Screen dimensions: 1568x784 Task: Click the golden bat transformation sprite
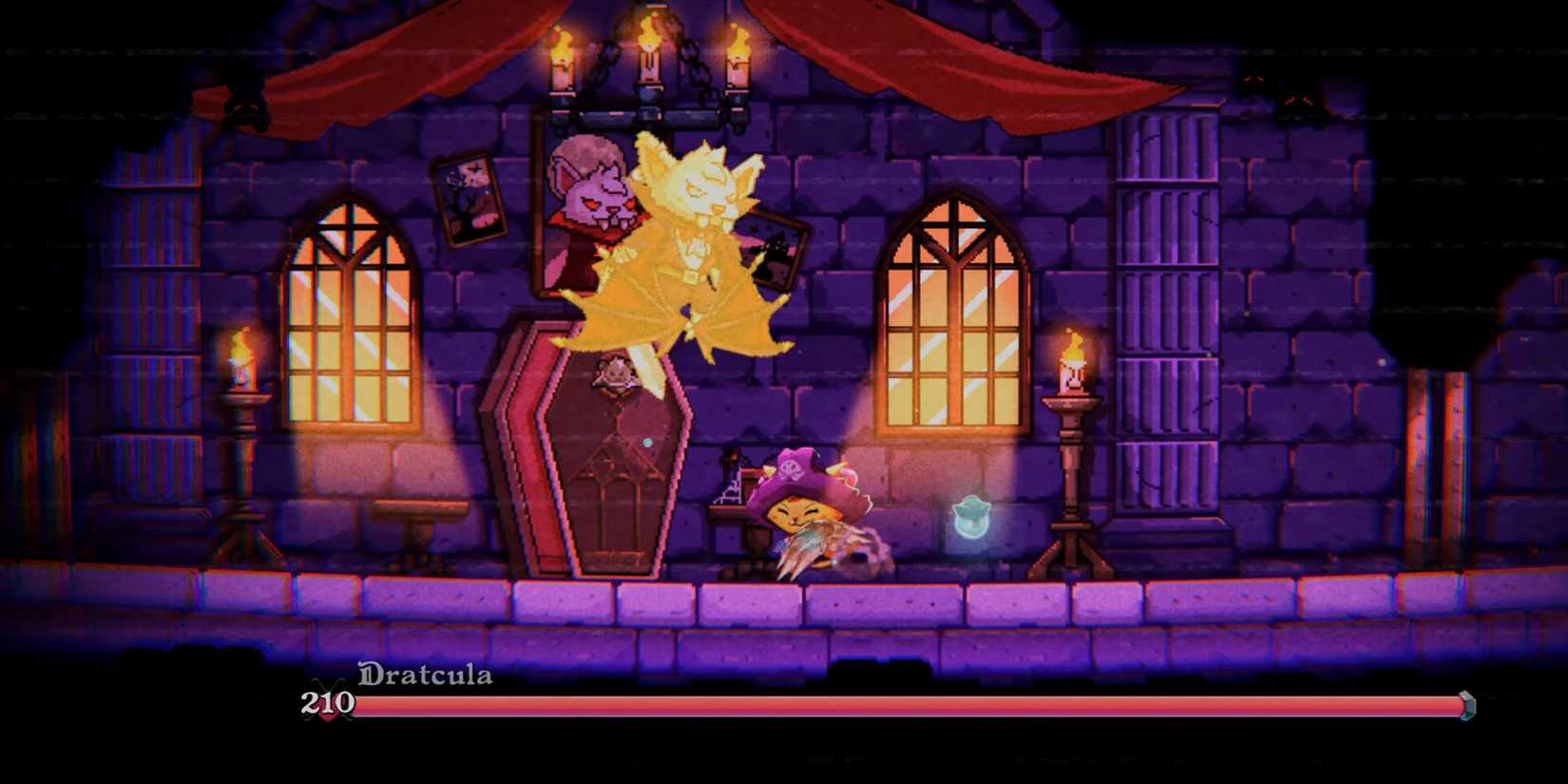(x=694, y=247)
